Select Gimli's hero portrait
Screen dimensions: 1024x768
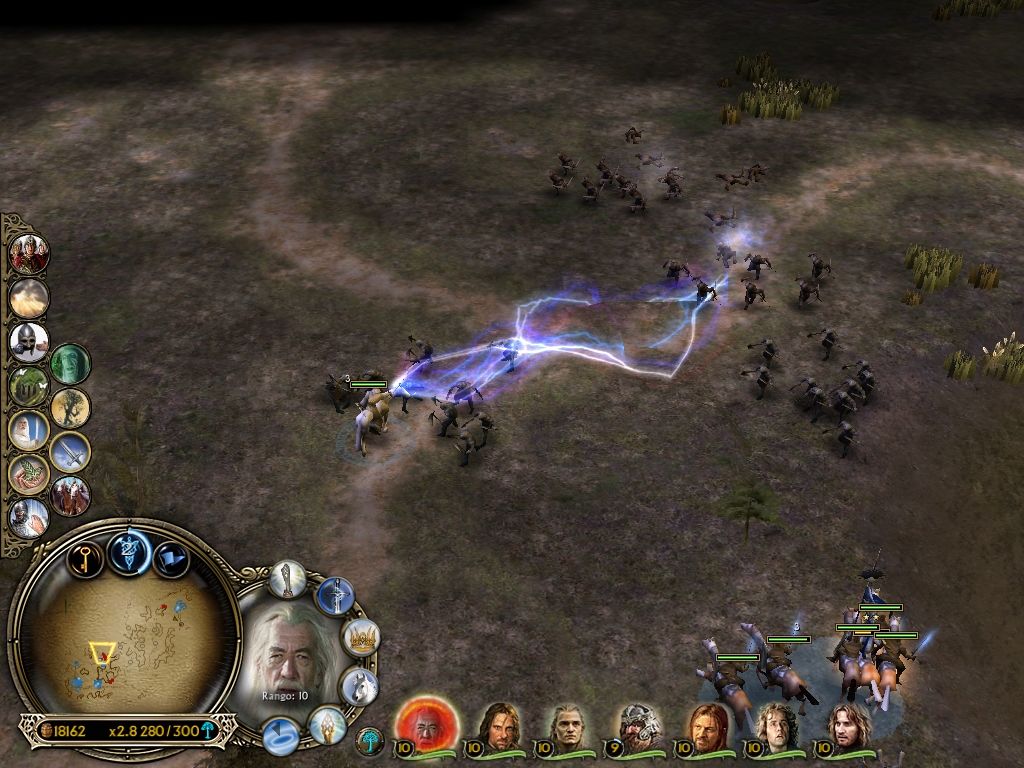637,726
